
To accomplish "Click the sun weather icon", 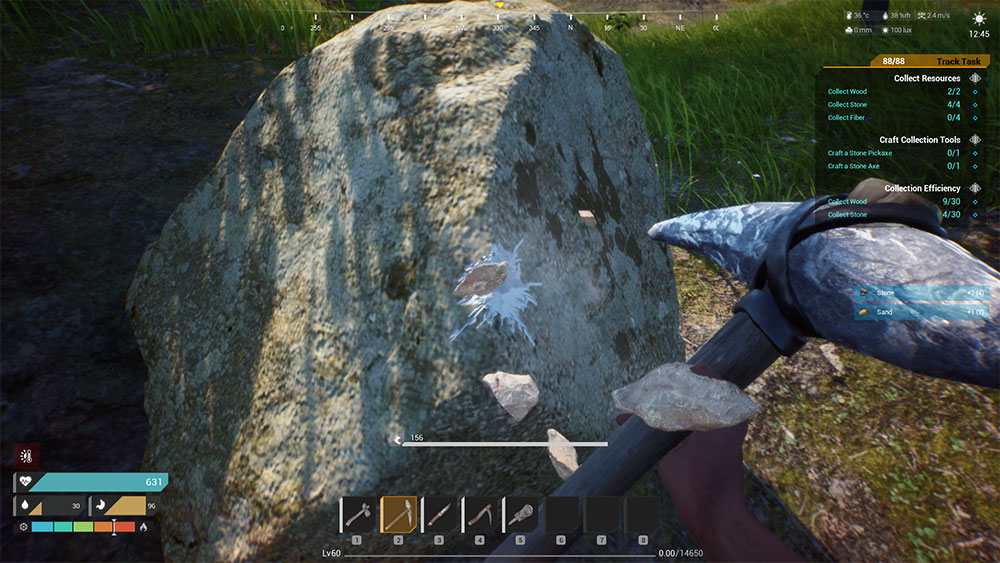I will point(979,18).
